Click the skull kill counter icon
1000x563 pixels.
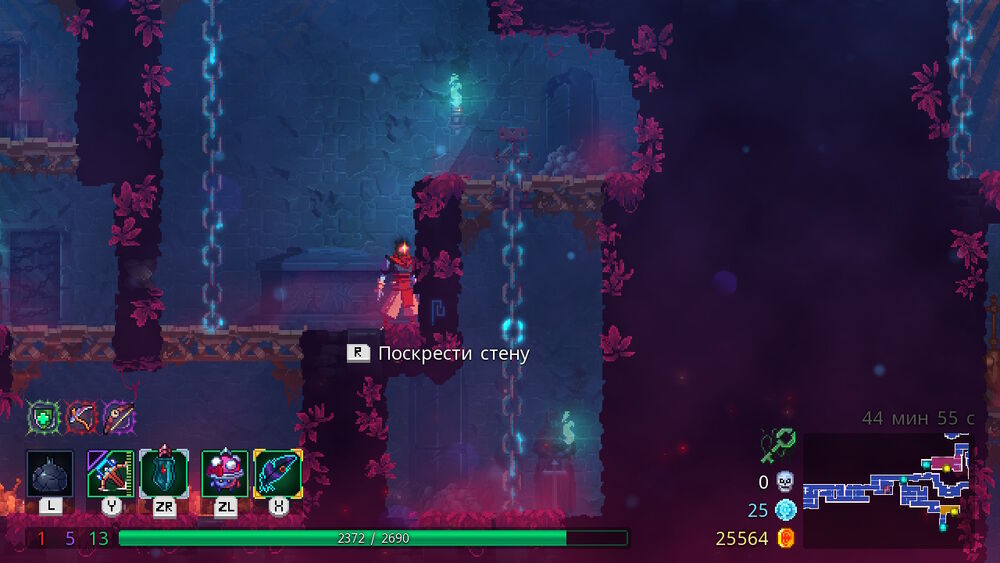point(785,482)
